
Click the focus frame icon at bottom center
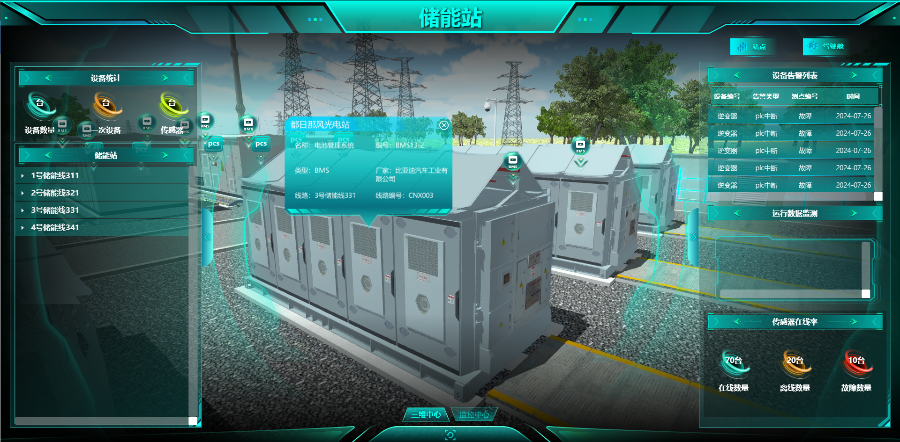pyautogui.click(x=450, y=434)
